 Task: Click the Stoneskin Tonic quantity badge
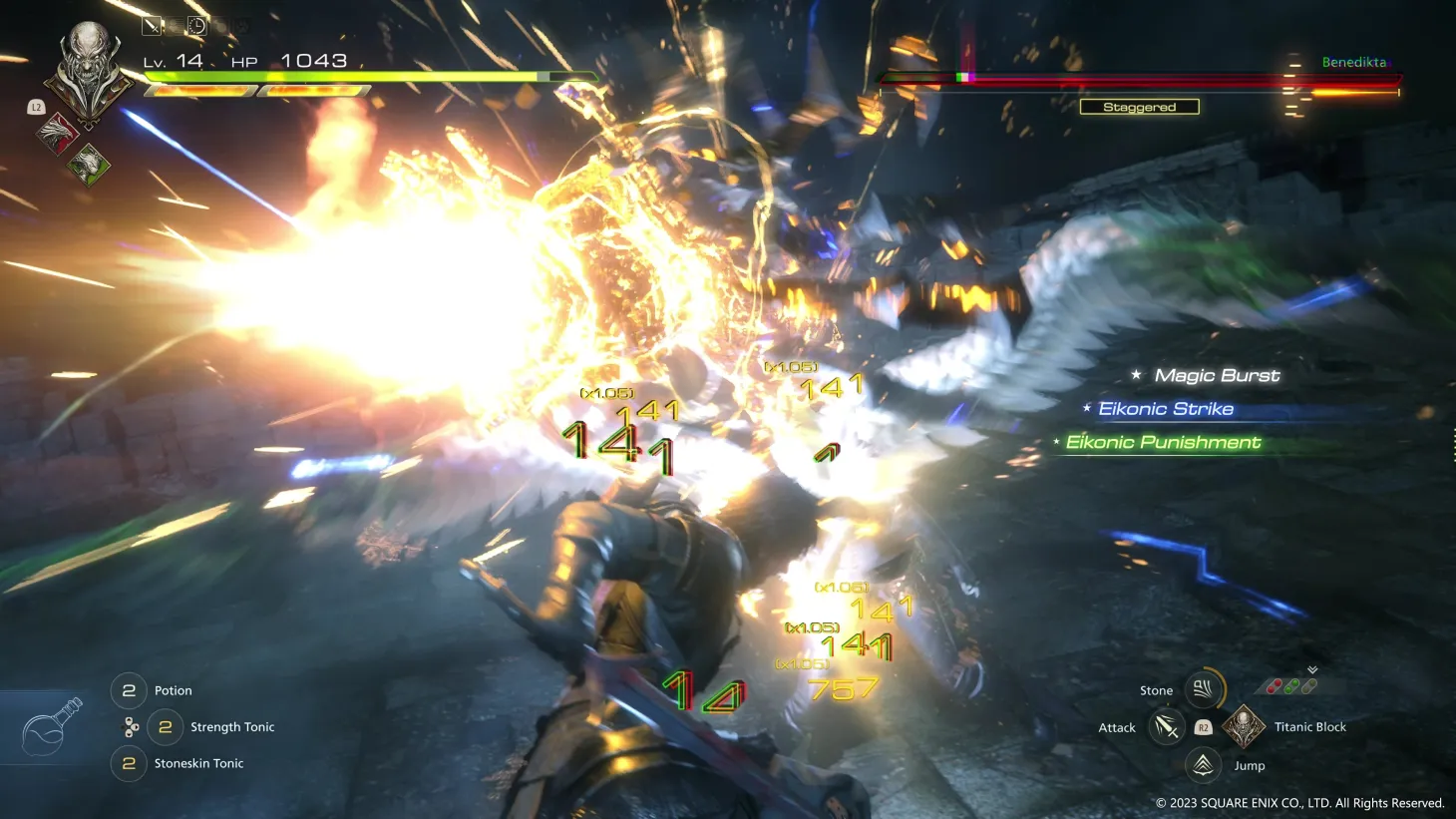pos(128,763)
